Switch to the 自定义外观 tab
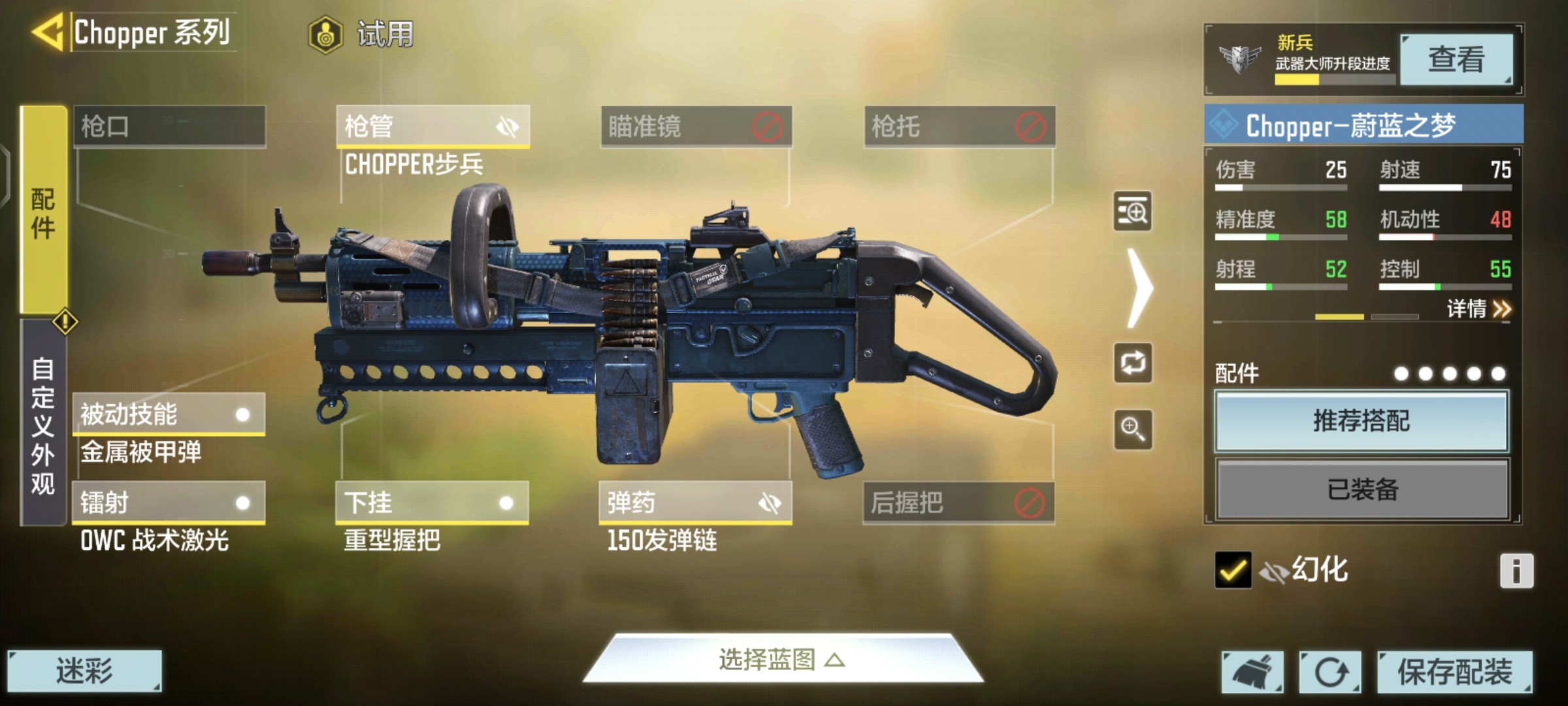 pos(43,425)
